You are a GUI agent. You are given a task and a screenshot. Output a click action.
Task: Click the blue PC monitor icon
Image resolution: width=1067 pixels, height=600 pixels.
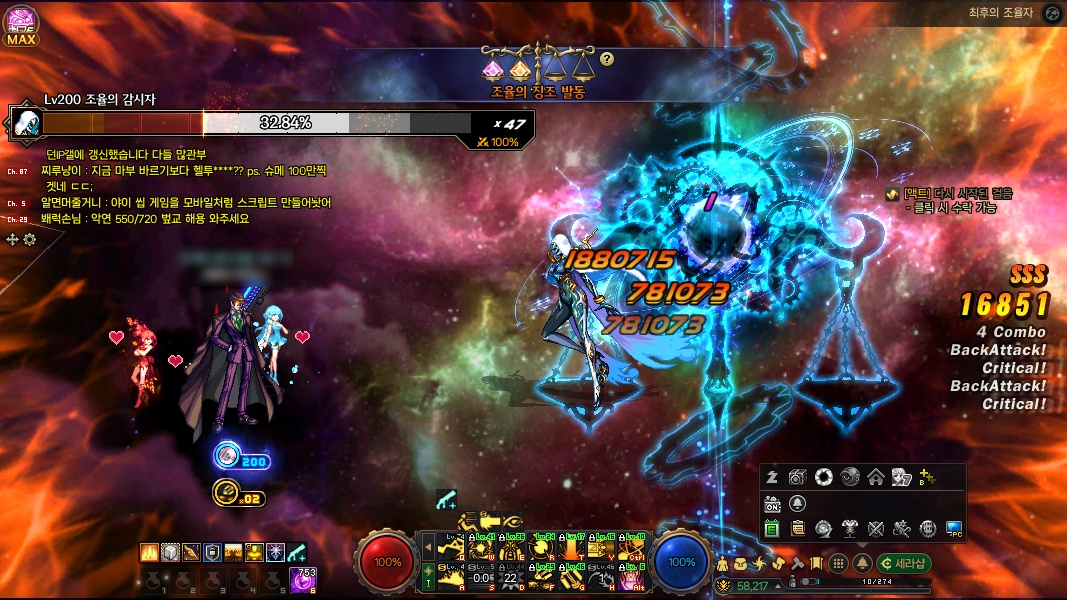coord(953,528)
